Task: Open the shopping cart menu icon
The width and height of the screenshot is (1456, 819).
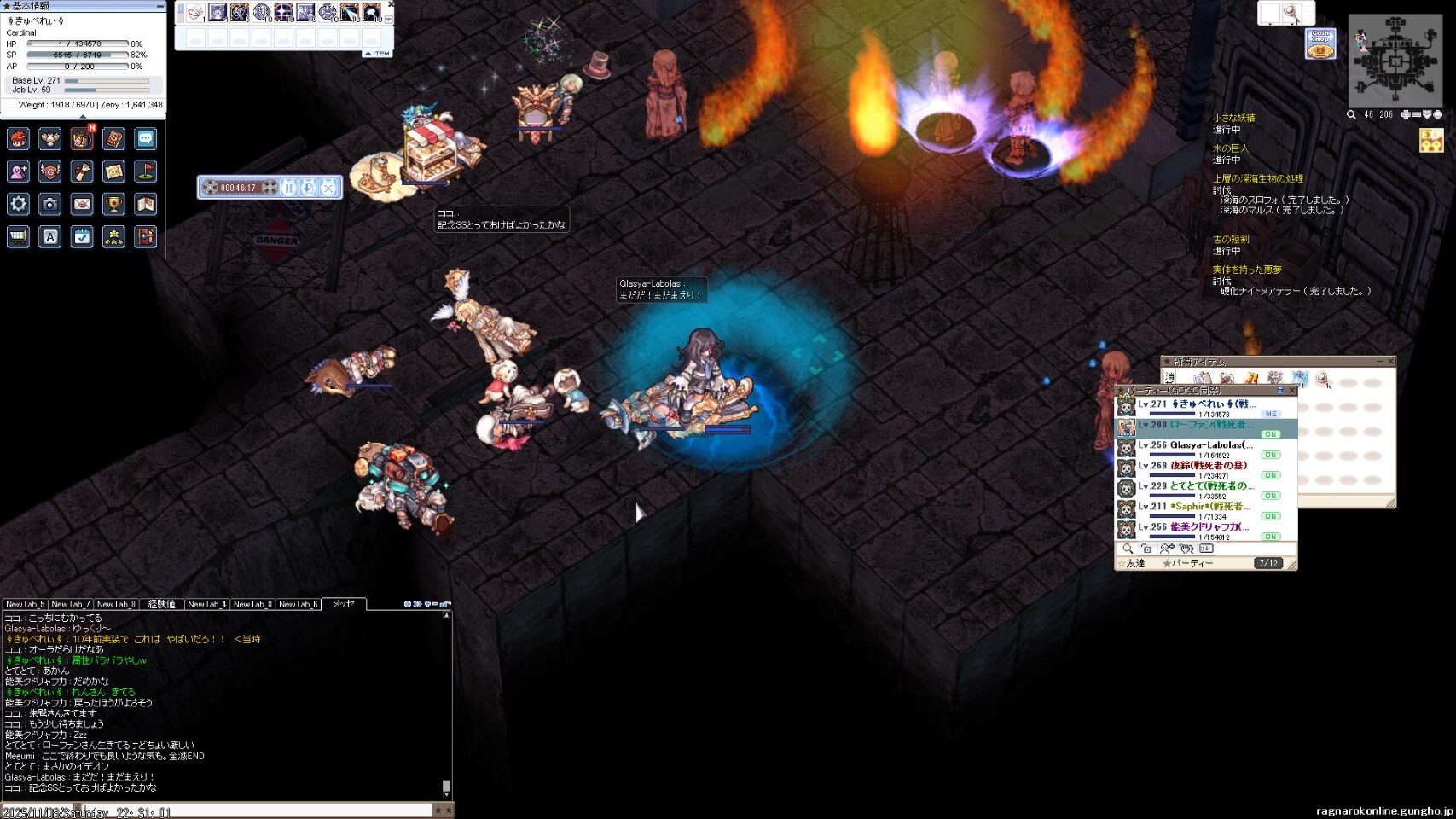Action: pos(19,236)
